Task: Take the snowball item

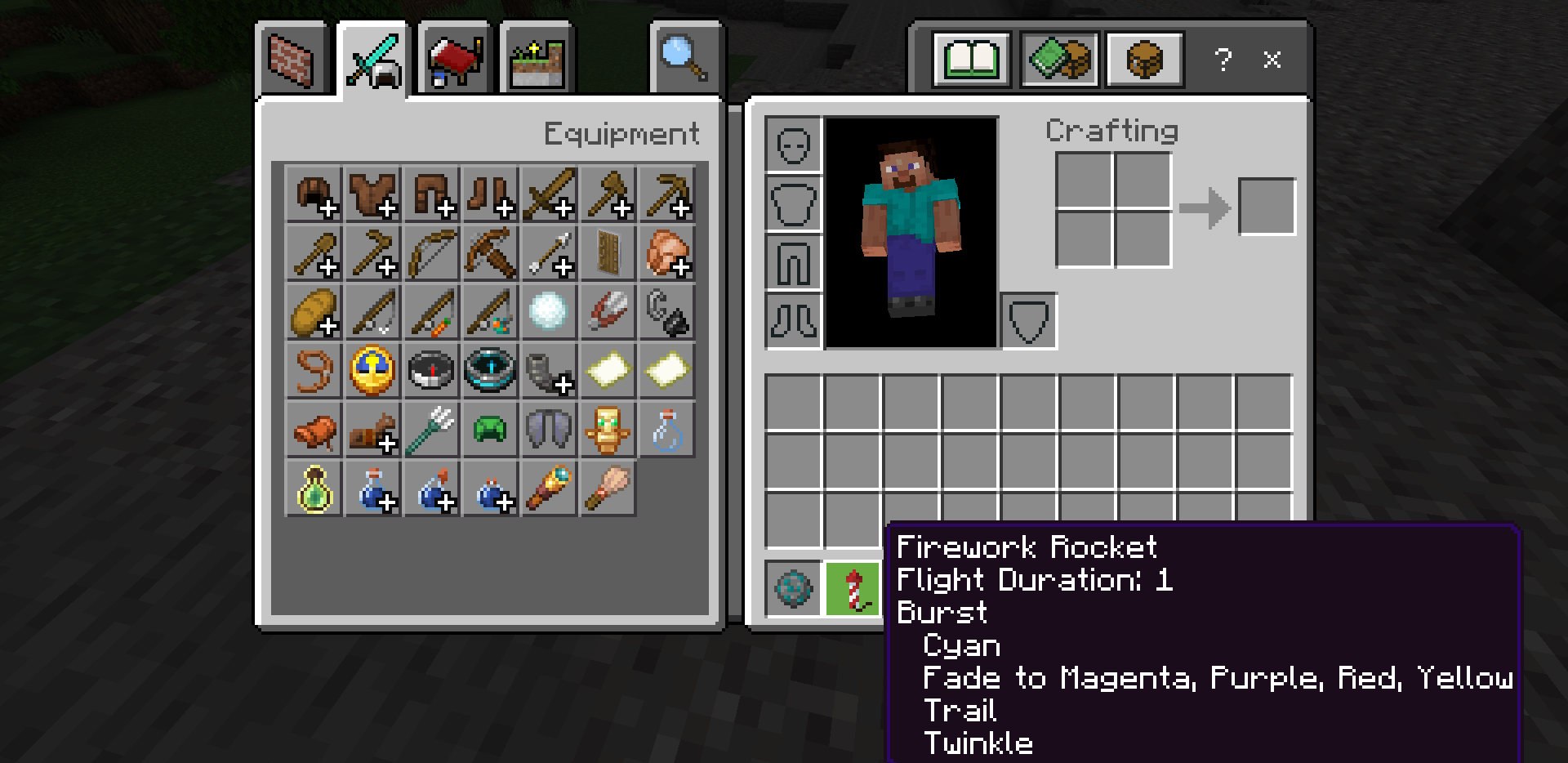Action: point(549,312)
